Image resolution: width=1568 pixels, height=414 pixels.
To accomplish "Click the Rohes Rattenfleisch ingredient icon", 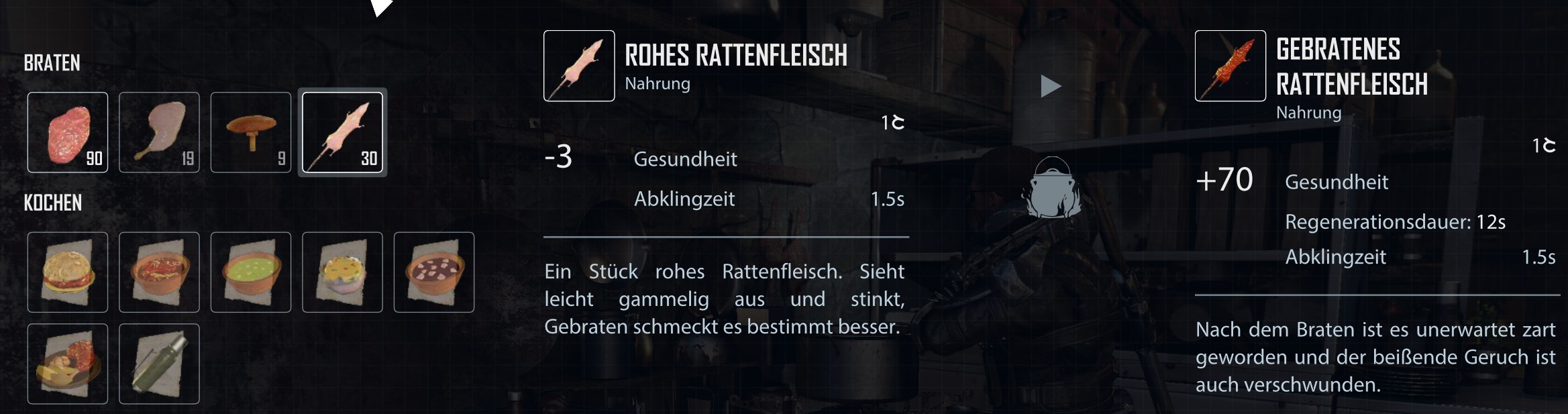I will pyautogui.click(x=579, y=66).
